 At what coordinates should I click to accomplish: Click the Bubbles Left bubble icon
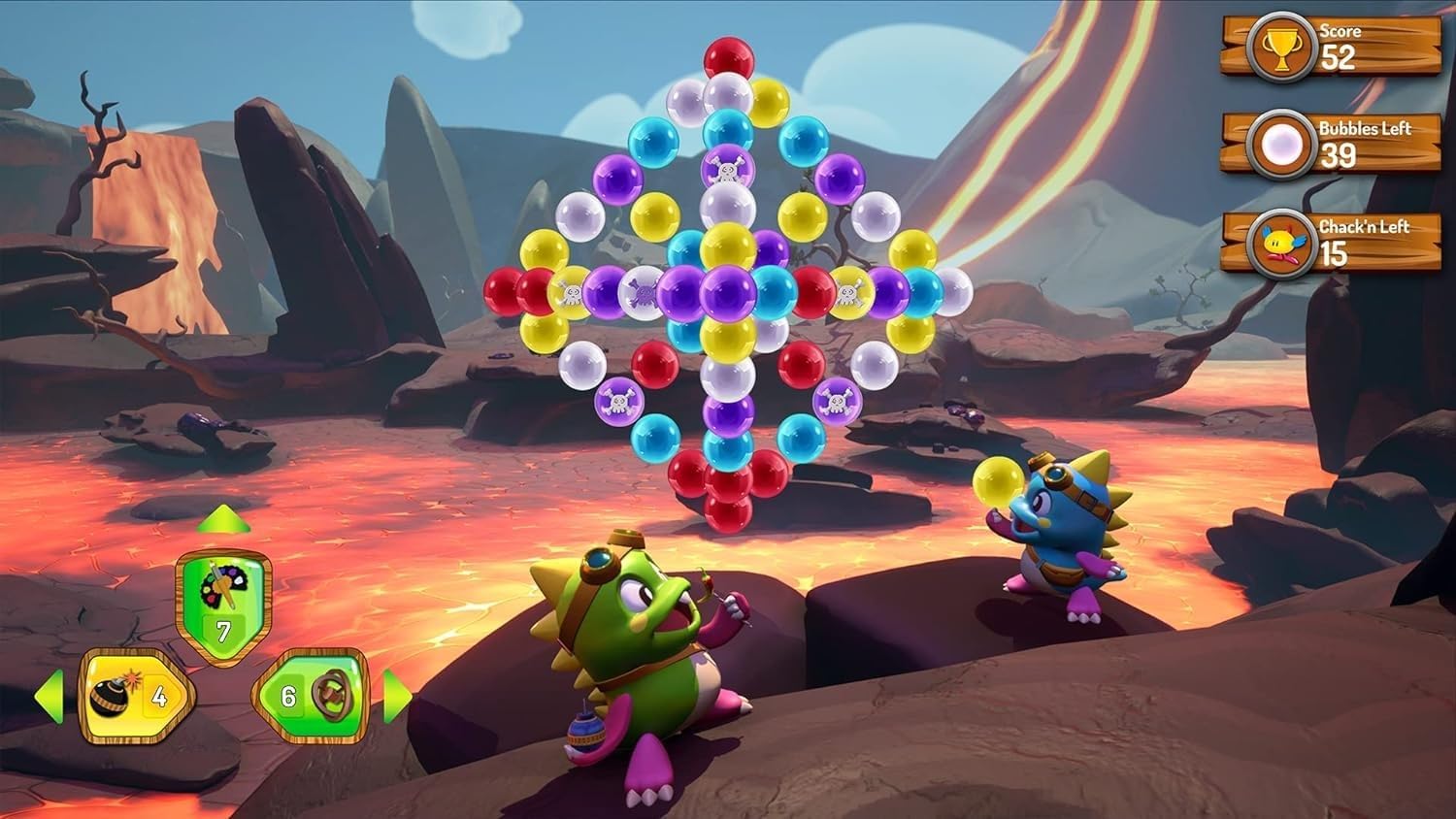point(1283,144)
